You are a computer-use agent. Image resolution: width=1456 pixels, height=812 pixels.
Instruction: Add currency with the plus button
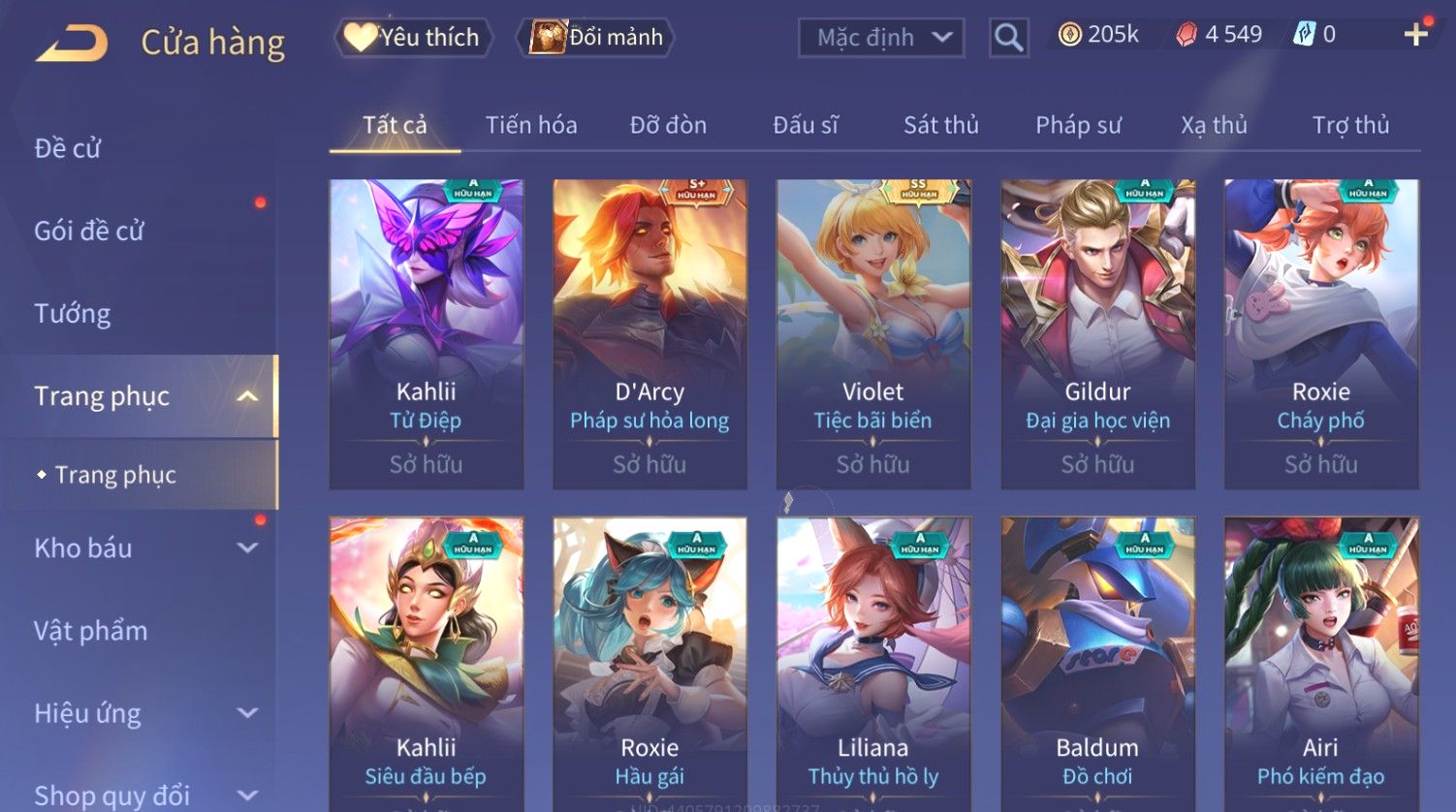[x=1415, y=35]
